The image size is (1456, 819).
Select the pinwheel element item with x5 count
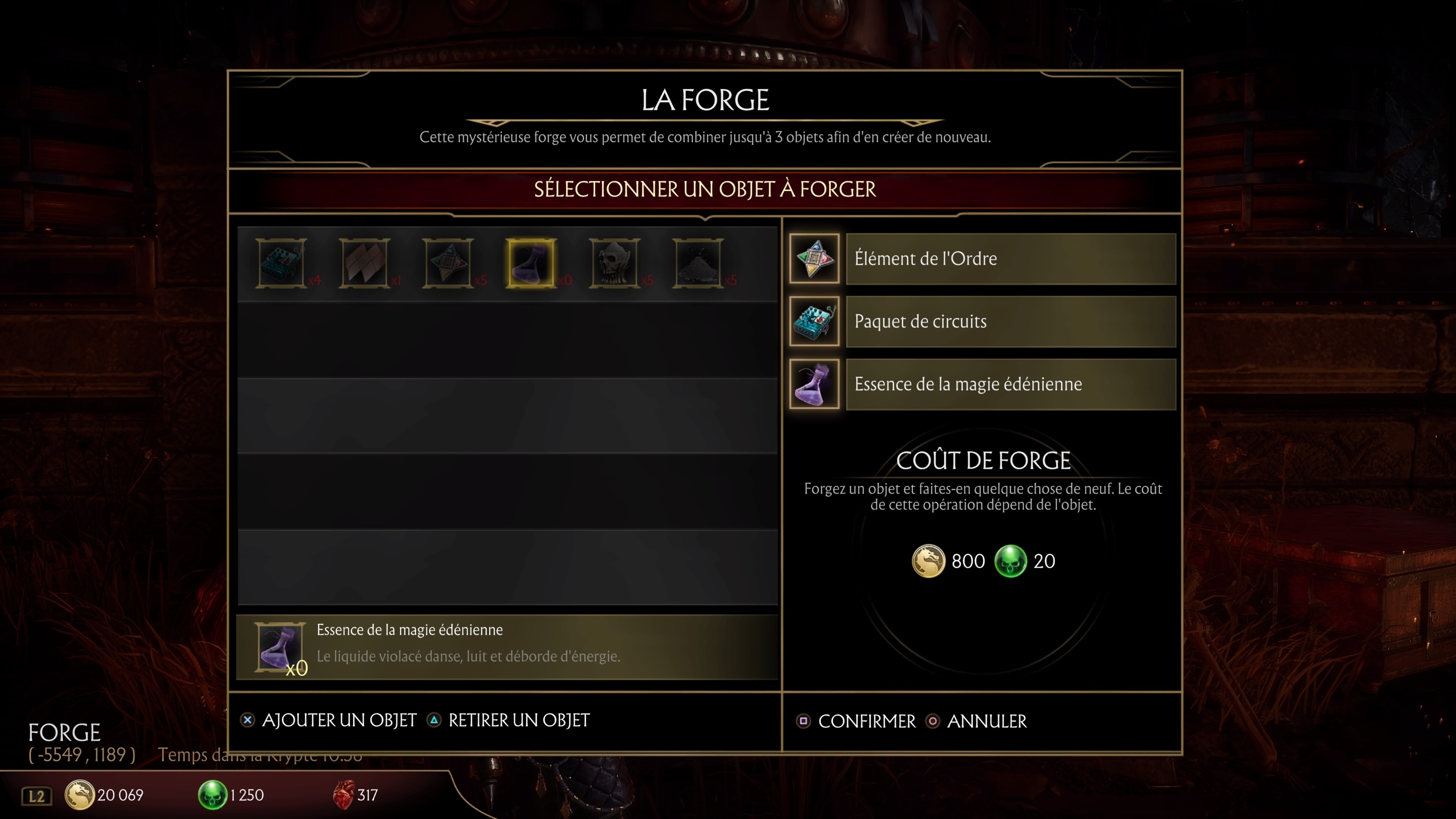(448, 263)
